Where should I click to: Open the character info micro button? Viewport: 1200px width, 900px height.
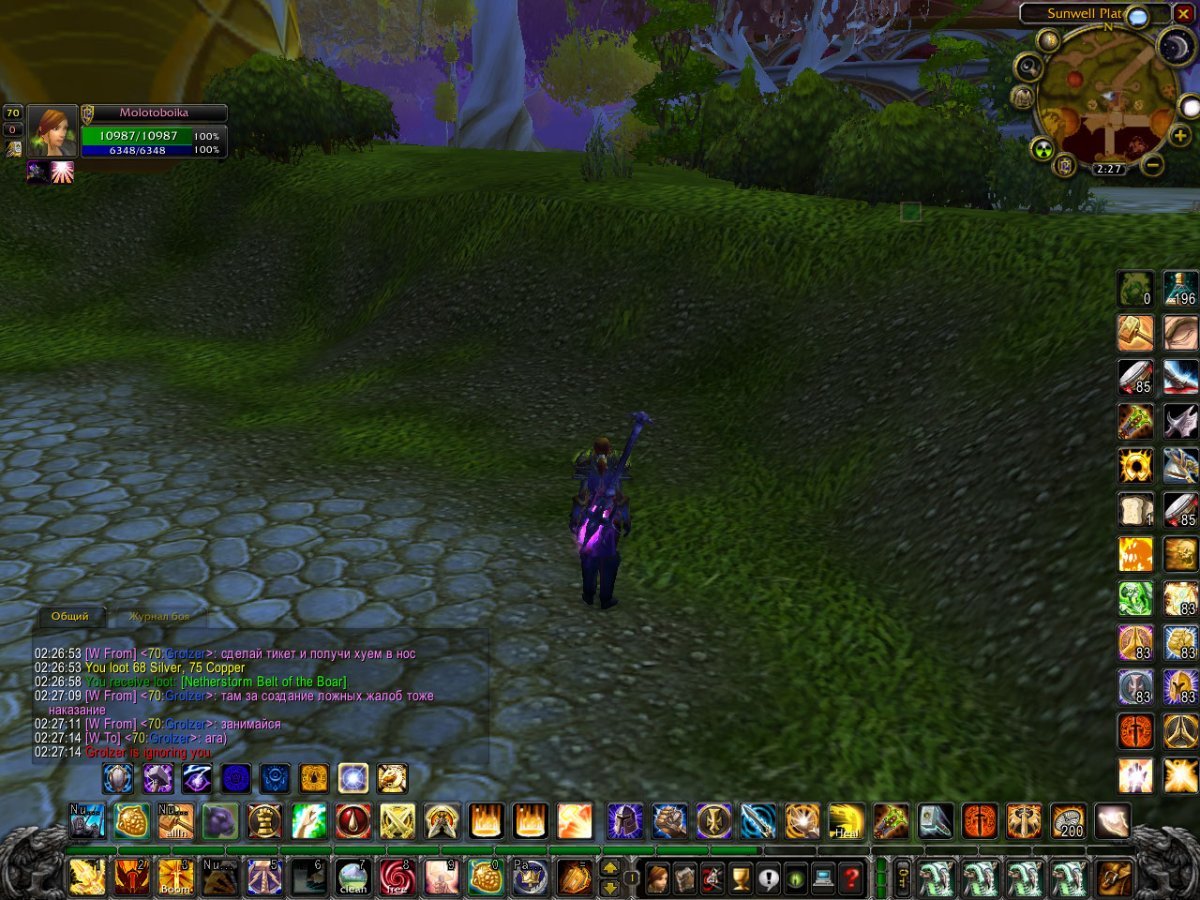[x=658, y=879]
